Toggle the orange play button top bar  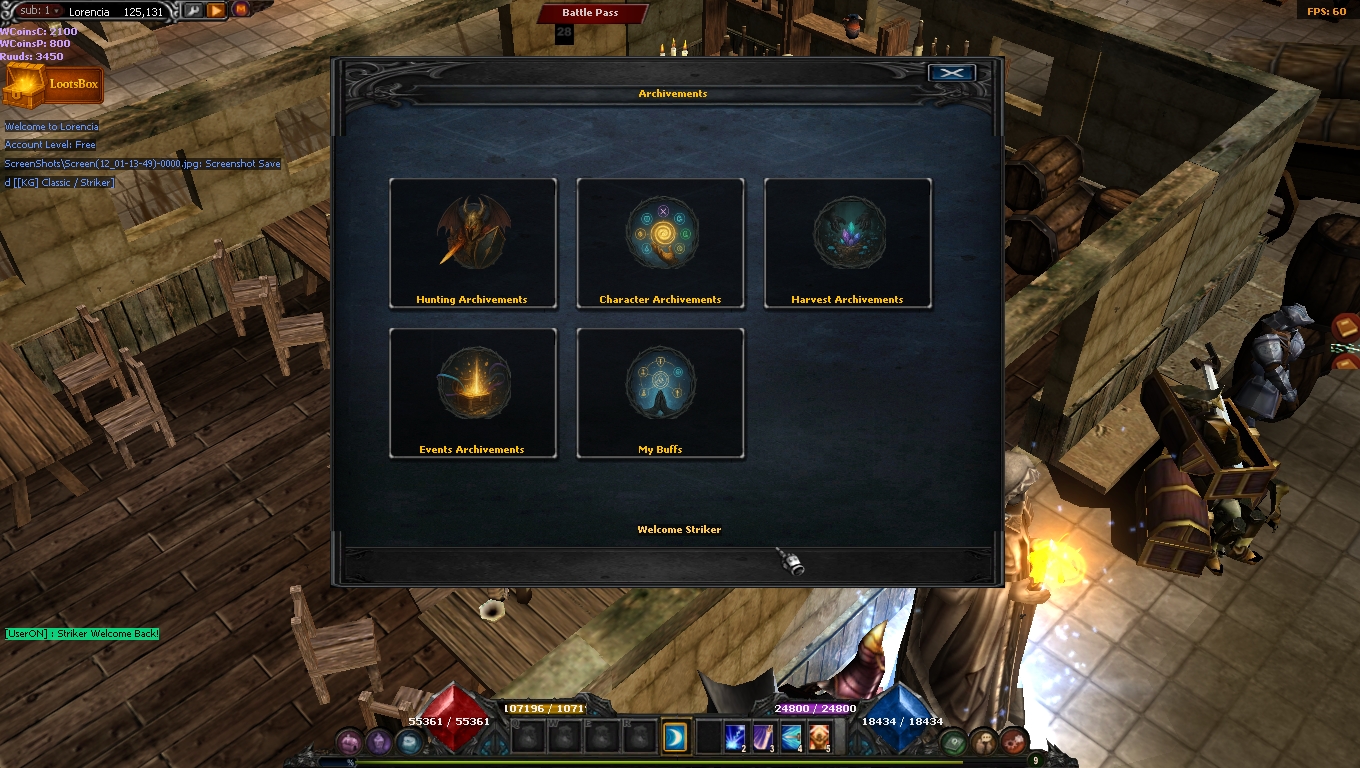[x=214, y=10]
